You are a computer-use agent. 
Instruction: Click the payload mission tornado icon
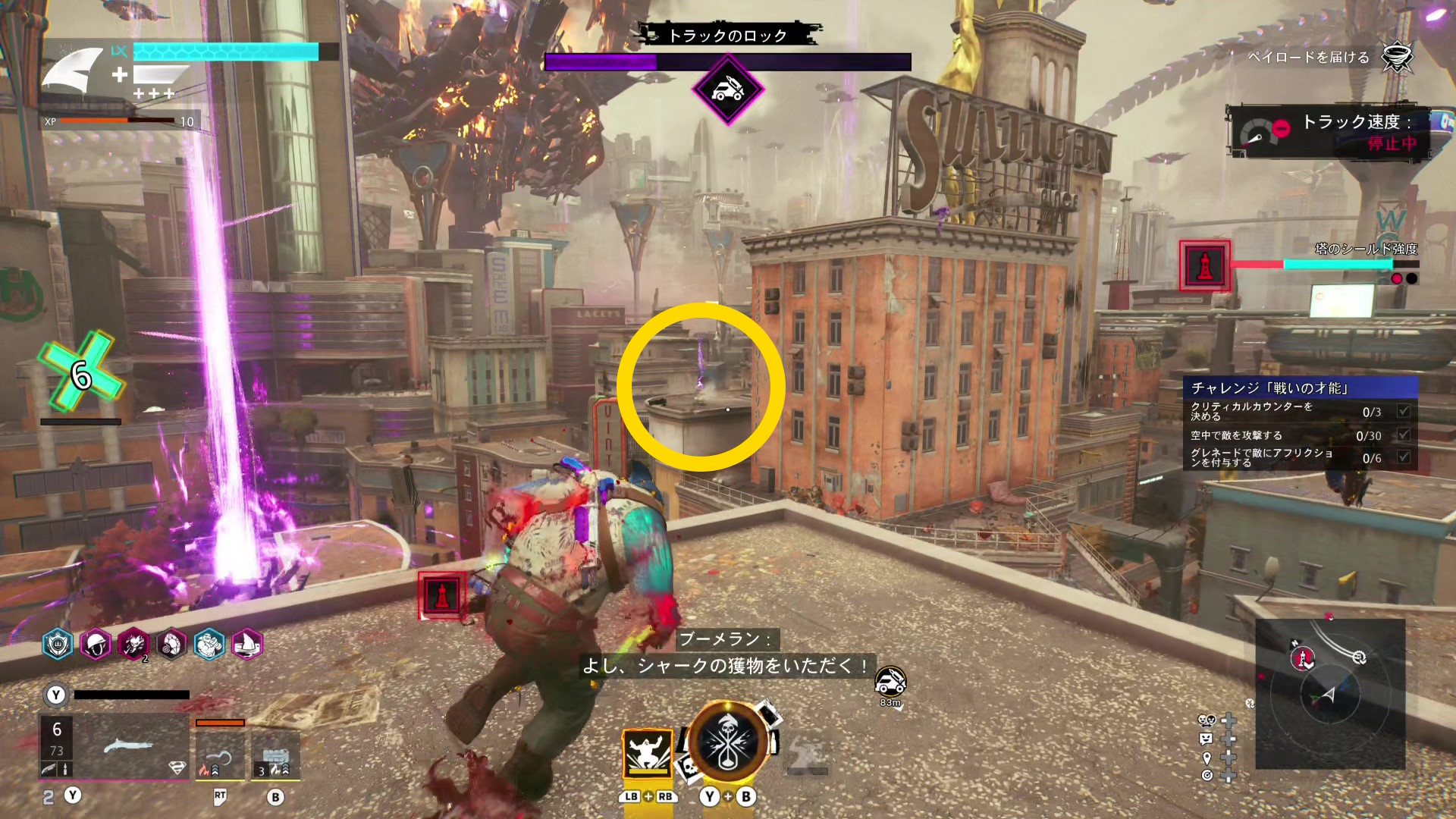pos(1396,57)
